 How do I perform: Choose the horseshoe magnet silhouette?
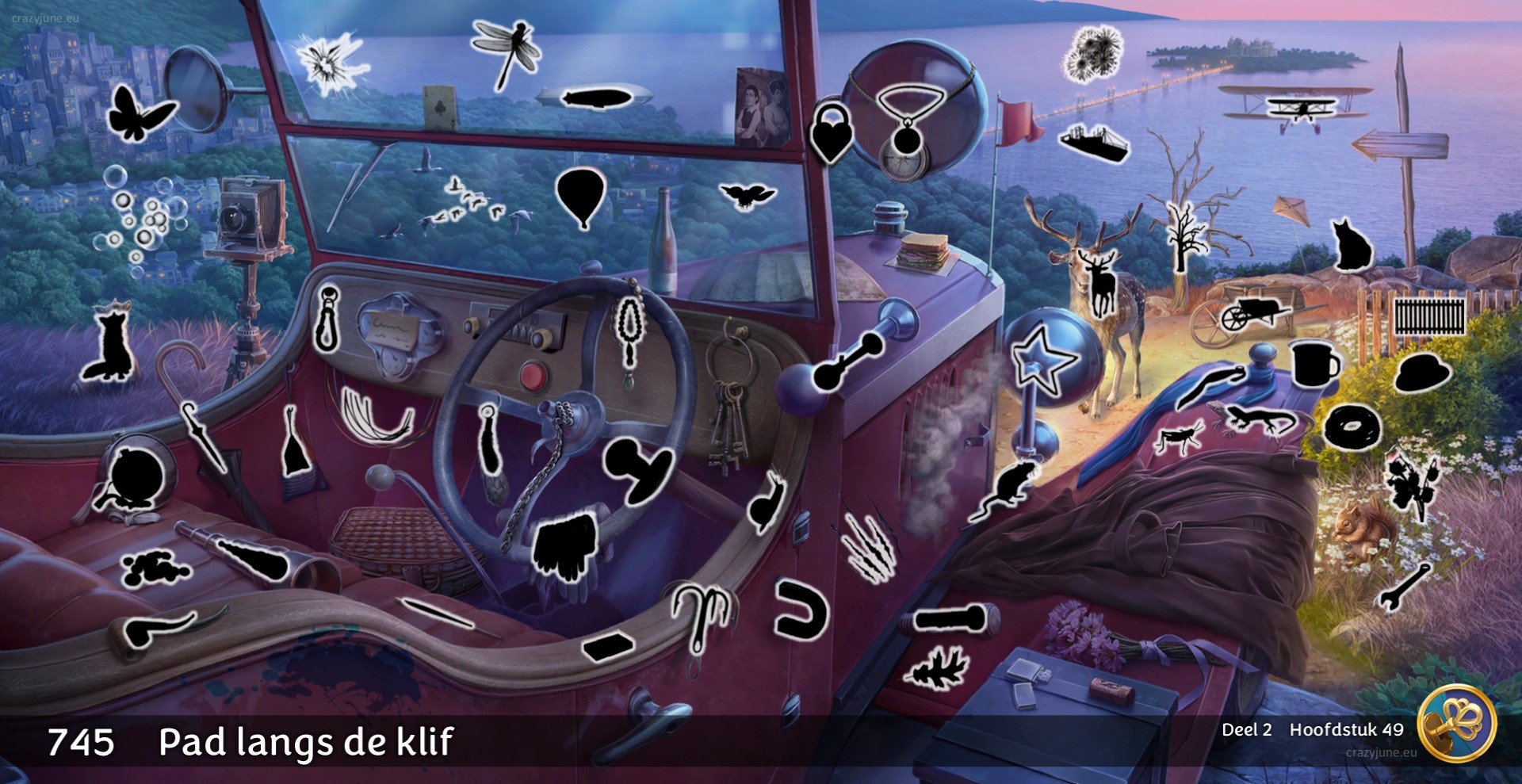tap(798, 609)
